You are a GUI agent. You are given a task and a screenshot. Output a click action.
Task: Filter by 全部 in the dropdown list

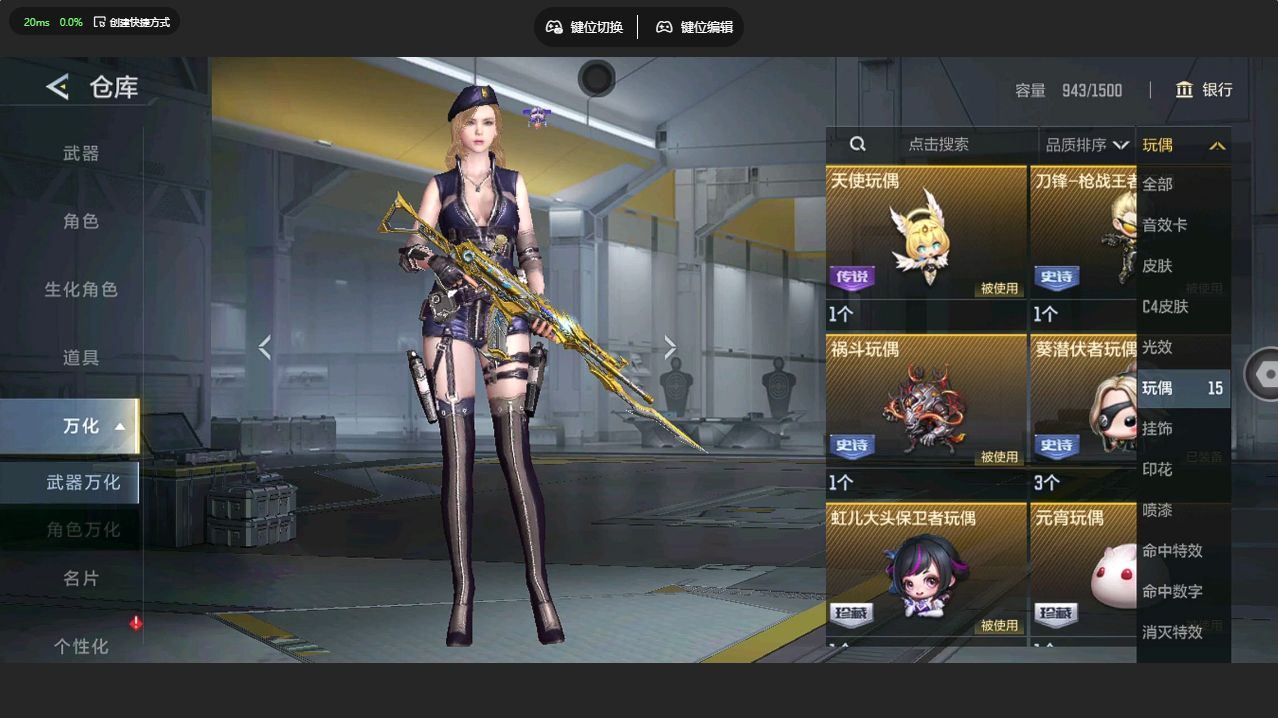click(1158, 184)
